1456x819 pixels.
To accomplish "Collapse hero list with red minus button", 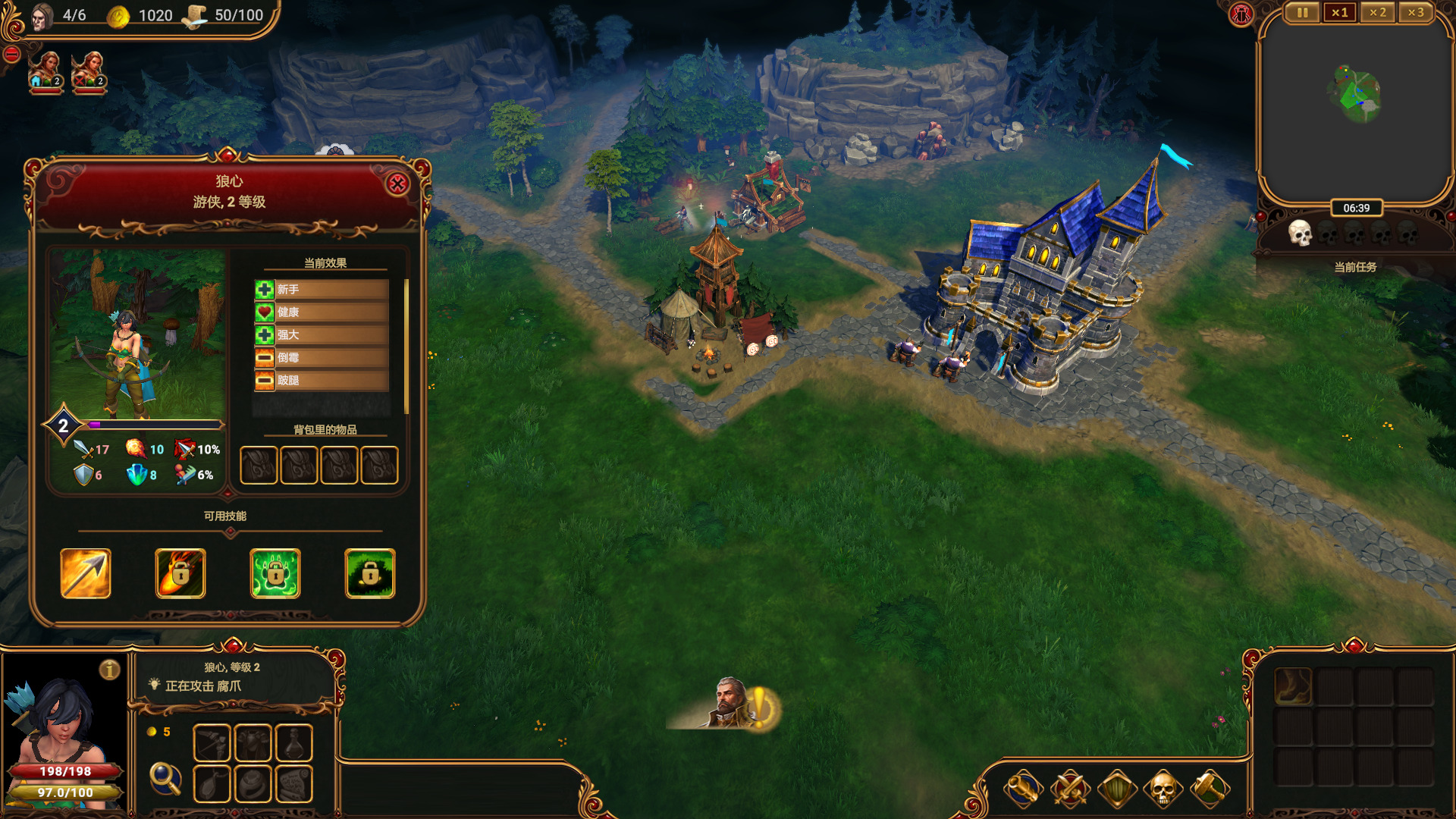I will click(11, 54).
